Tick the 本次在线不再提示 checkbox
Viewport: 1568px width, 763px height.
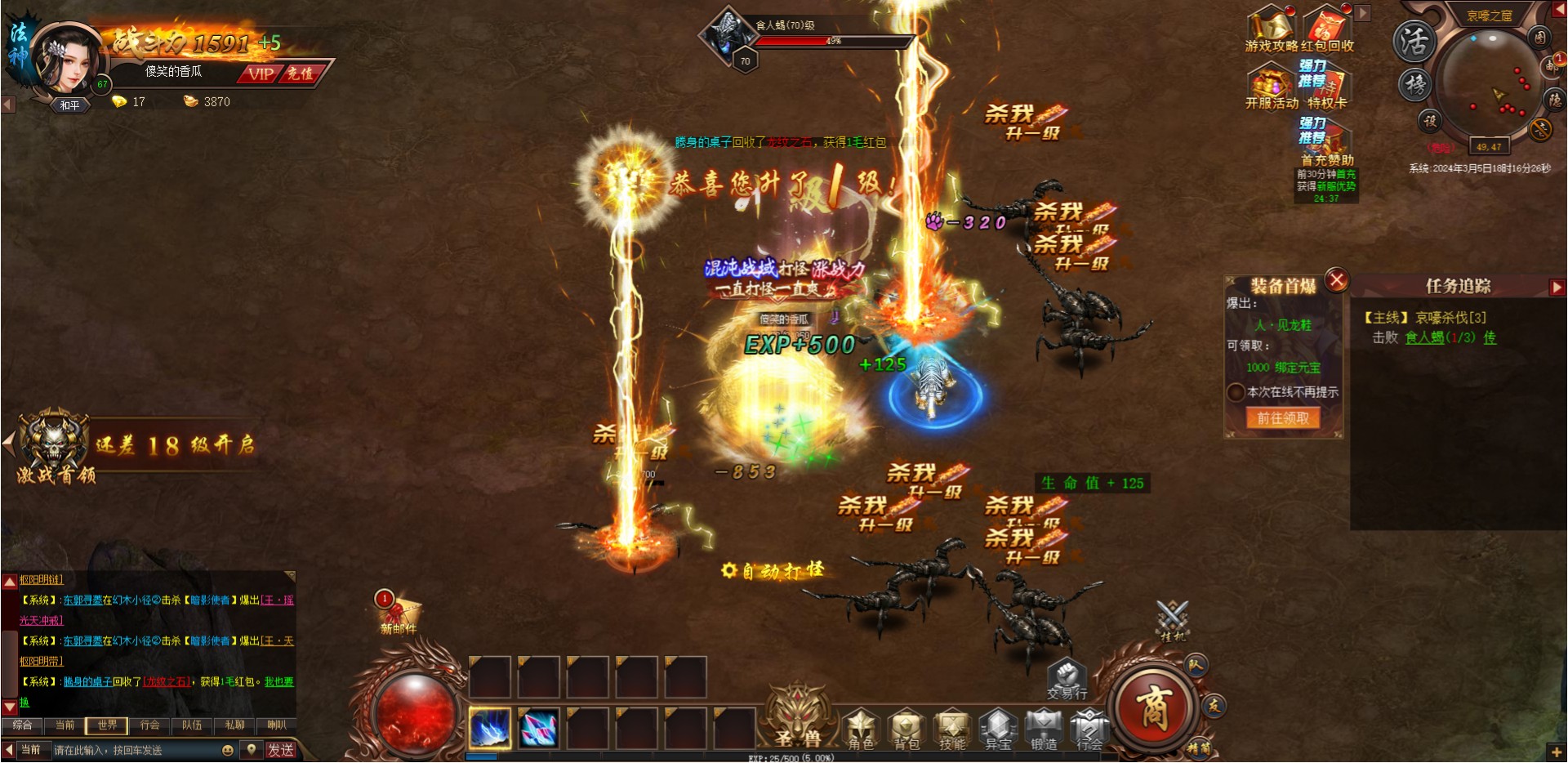(x=1236, y=392)
